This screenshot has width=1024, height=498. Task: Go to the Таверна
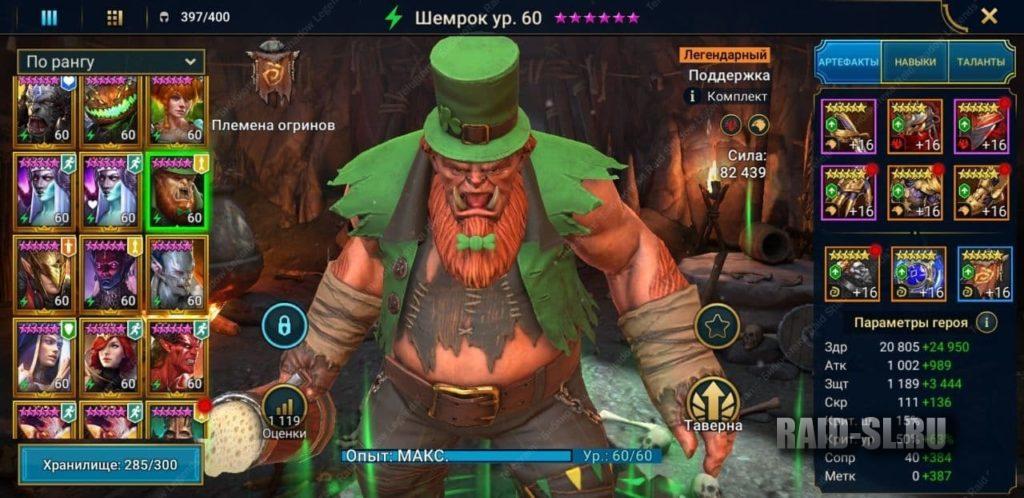[714, 405]
